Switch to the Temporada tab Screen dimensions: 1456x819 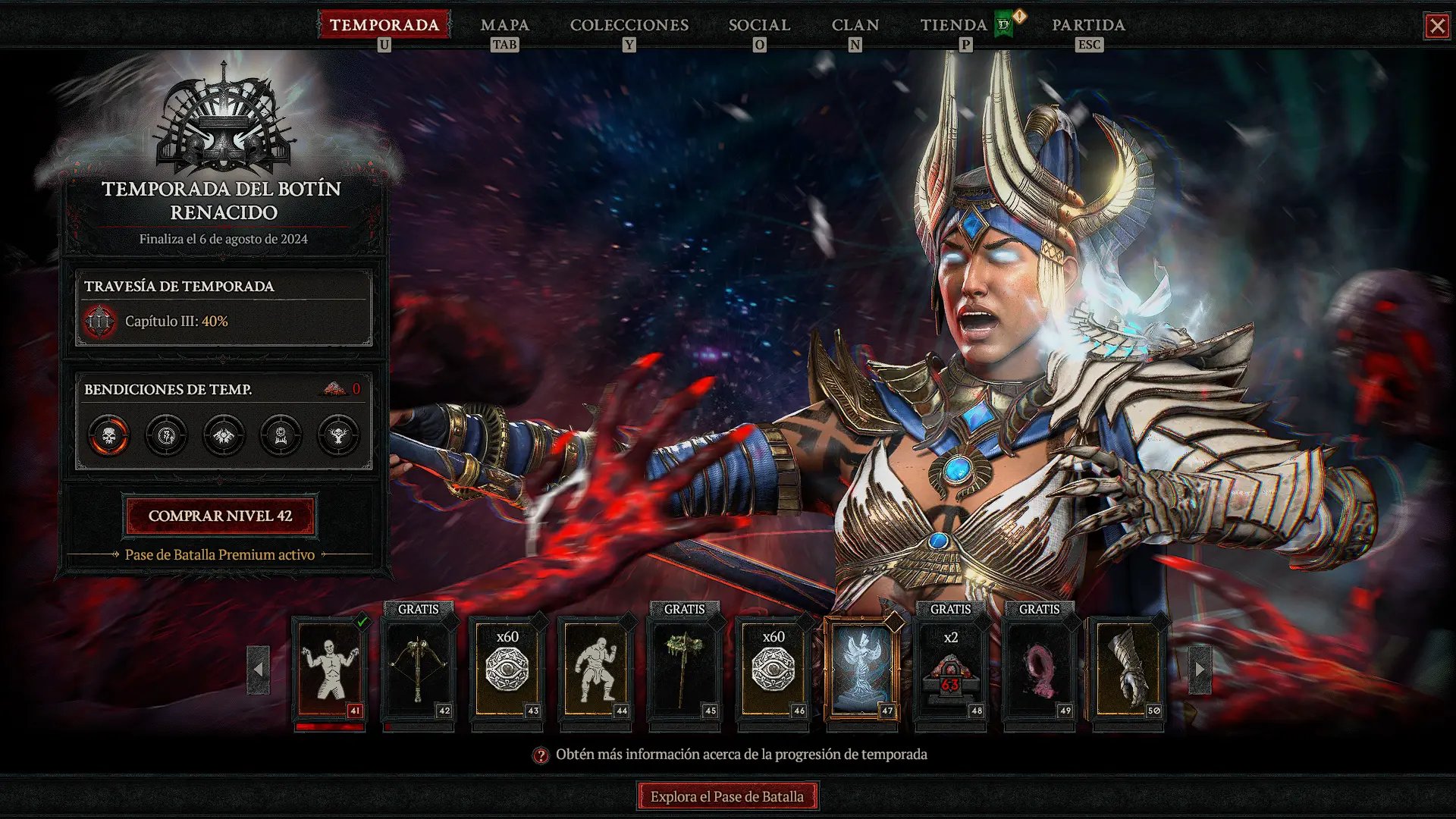point(384,25)
